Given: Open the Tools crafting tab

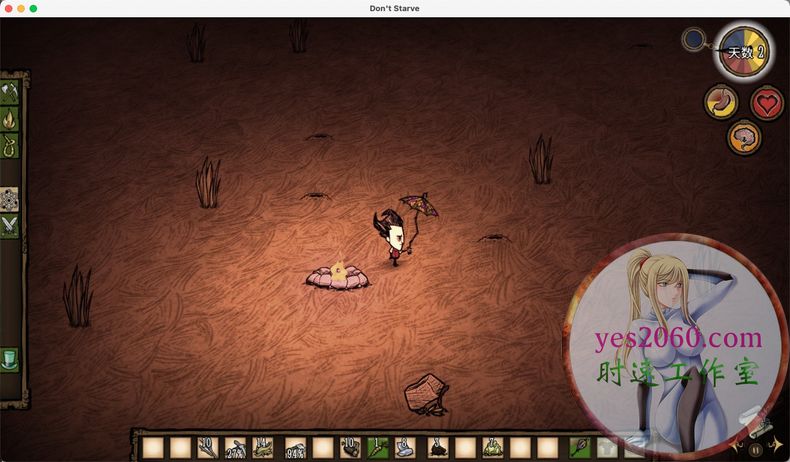Looking at the screenshot, I should coord(10,92).
